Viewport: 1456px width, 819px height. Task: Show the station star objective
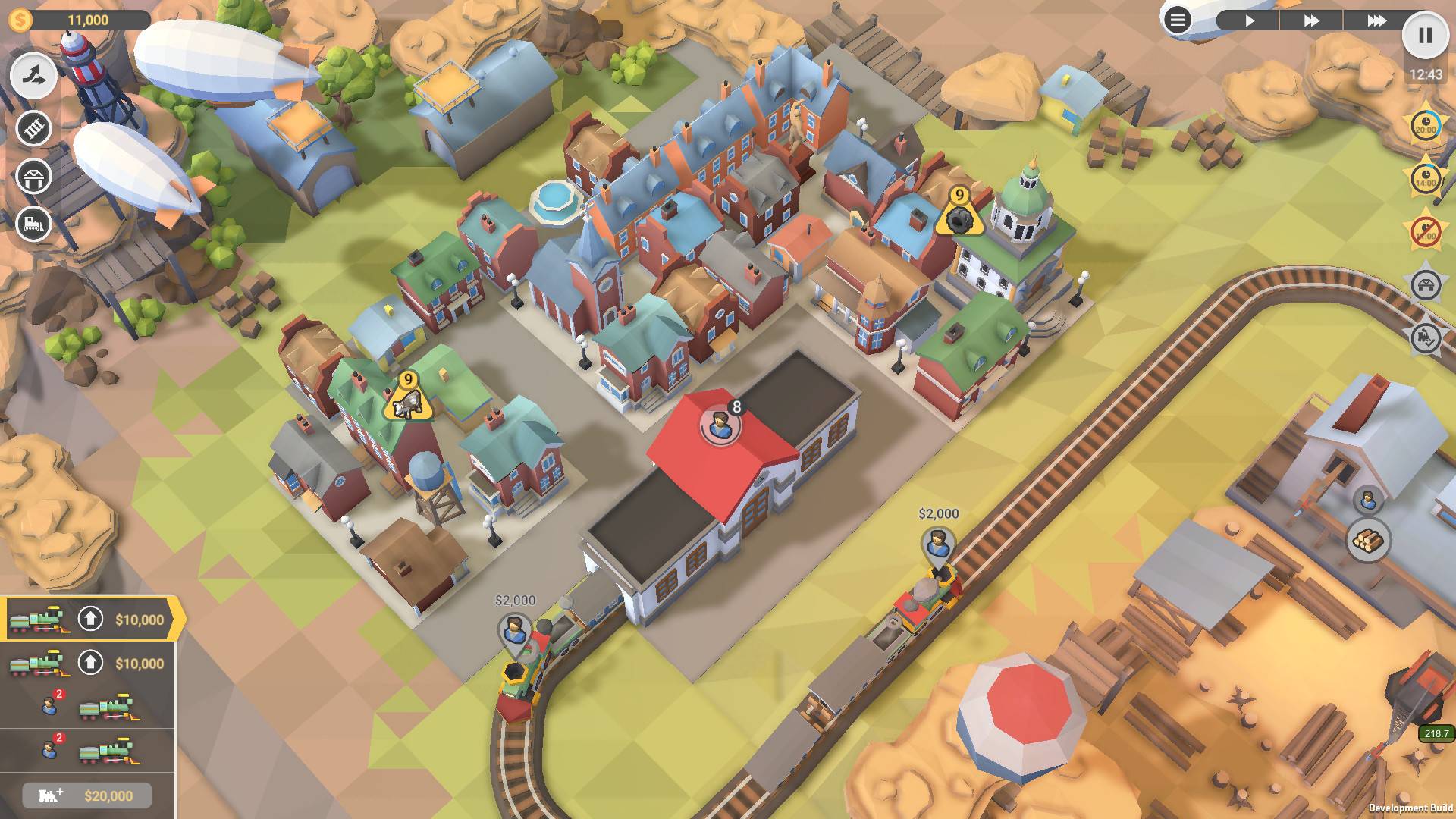[x=1426, y=285]
